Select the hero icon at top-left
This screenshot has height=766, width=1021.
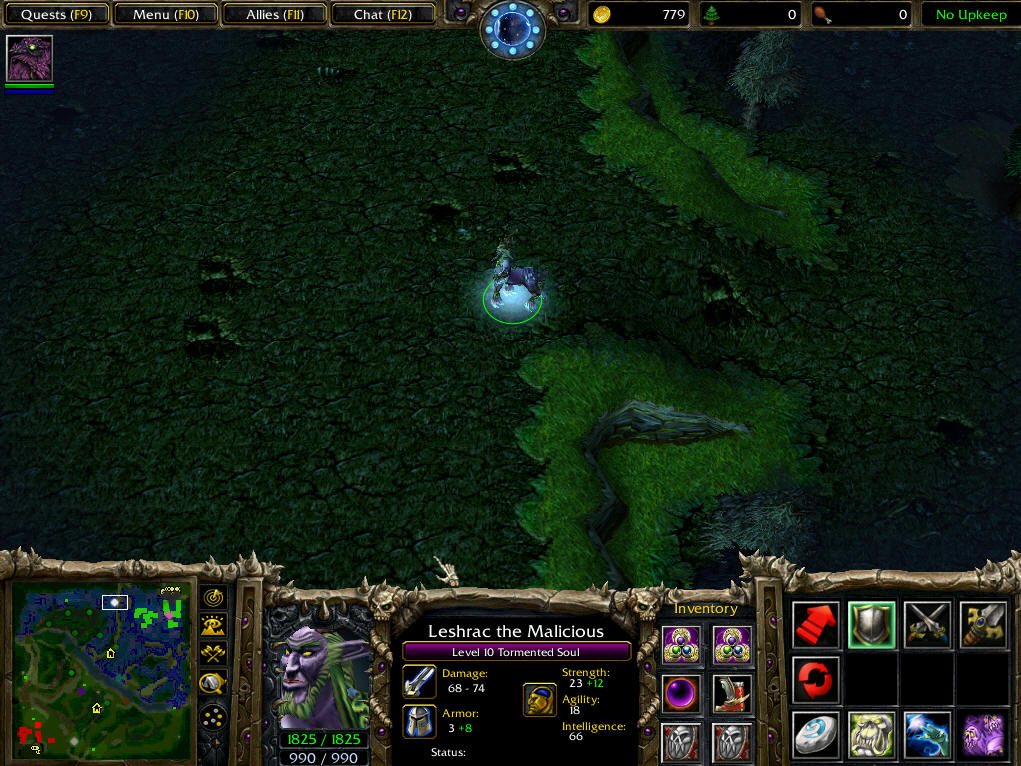pos(30,58)
